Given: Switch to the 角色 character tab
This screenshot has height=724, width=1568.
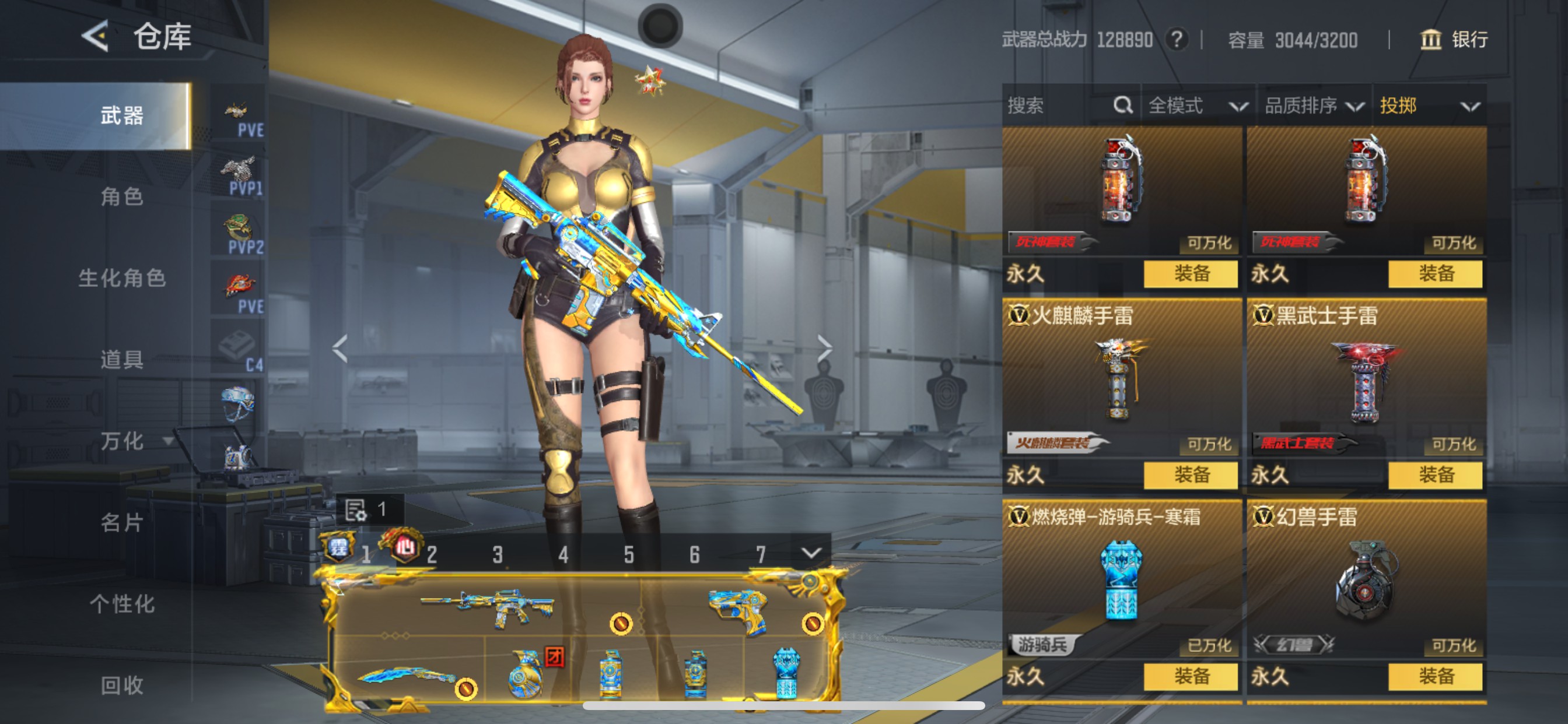Looking at the screenshot, I should [122, 196].
